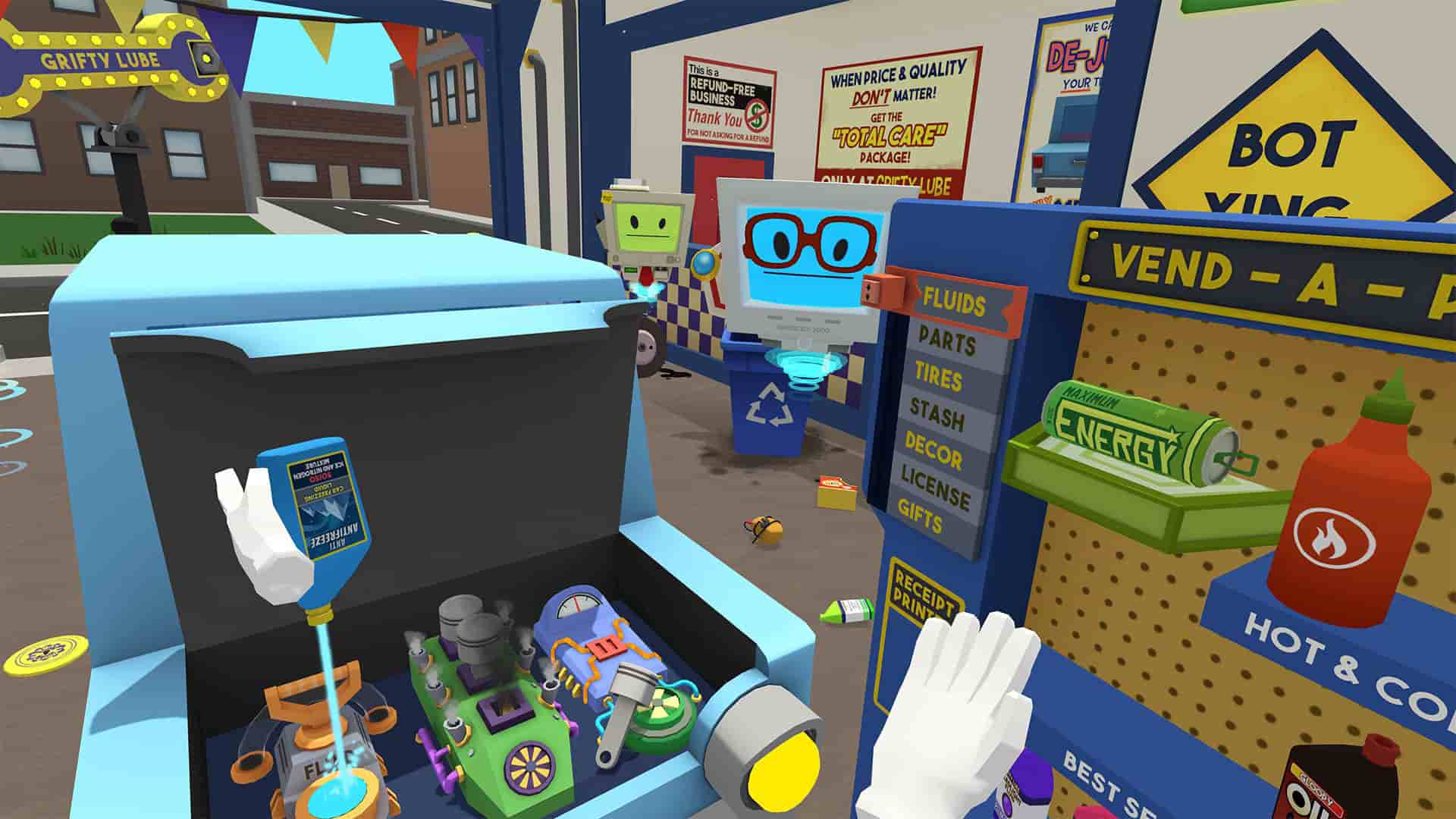Switch to the Parts category
Viewport: 1456px width, 819px height.
coord(946,341)
